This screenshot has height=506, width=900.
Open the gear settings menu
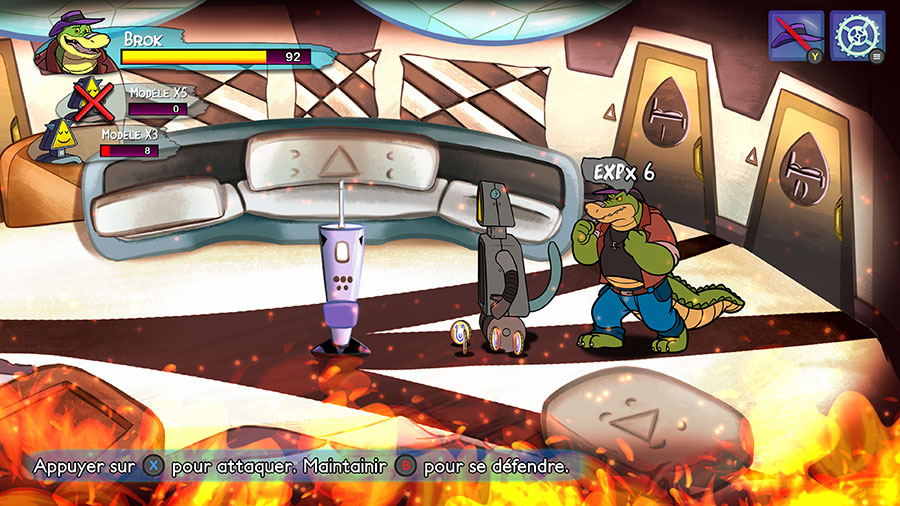[857, 36]
